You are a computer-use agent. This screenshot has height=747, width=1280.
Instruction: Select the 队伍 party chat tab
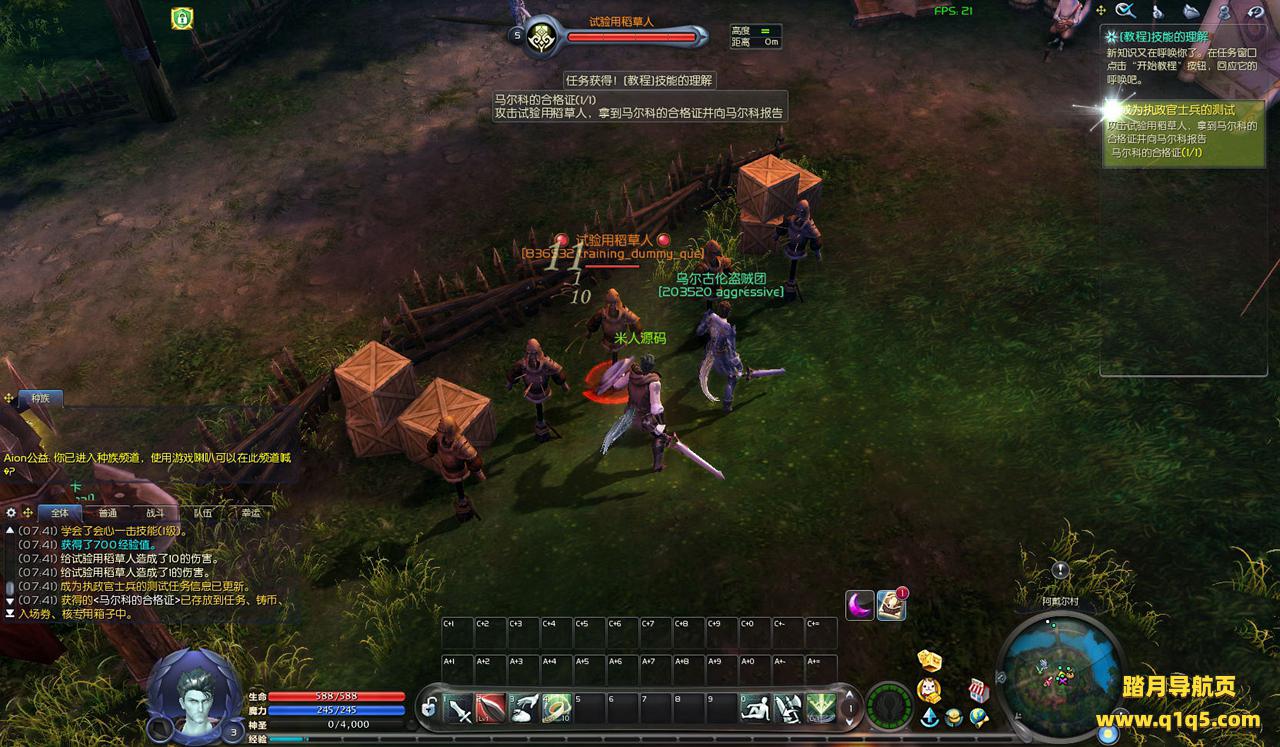pyautogui.click(x=203, y=513)
